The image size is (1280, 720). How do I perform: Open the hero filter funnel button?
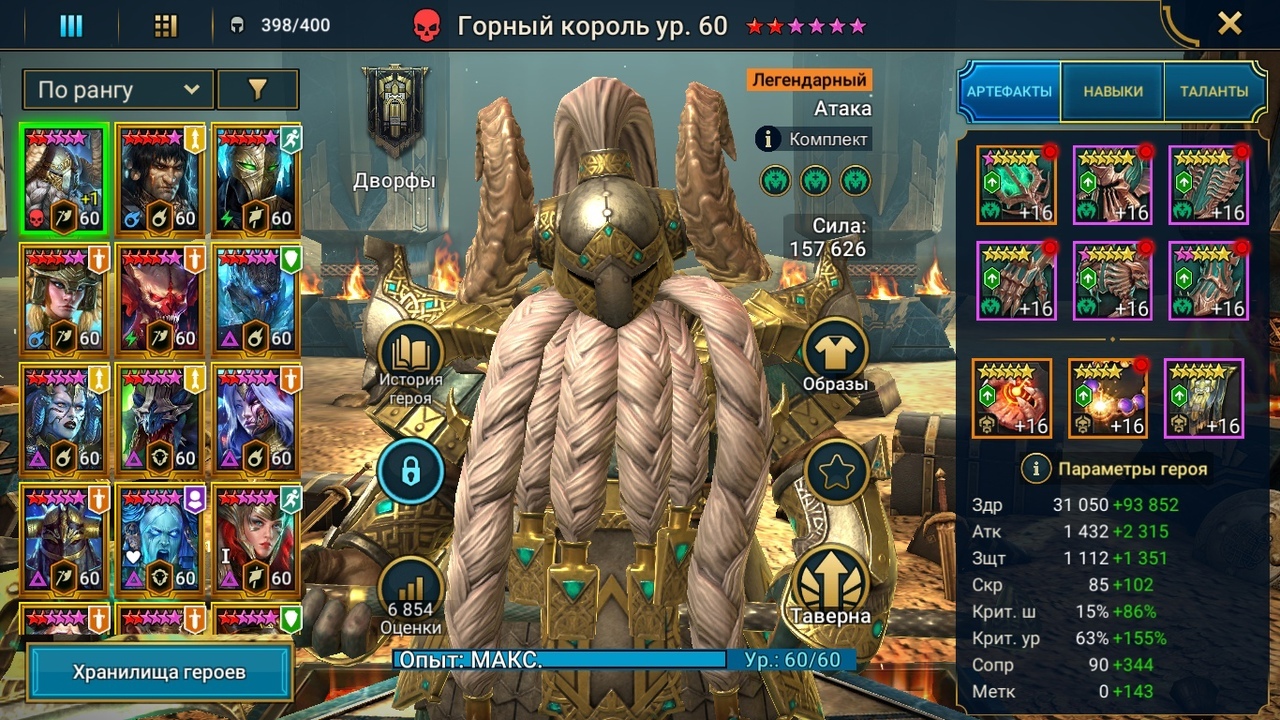point(257,90)
